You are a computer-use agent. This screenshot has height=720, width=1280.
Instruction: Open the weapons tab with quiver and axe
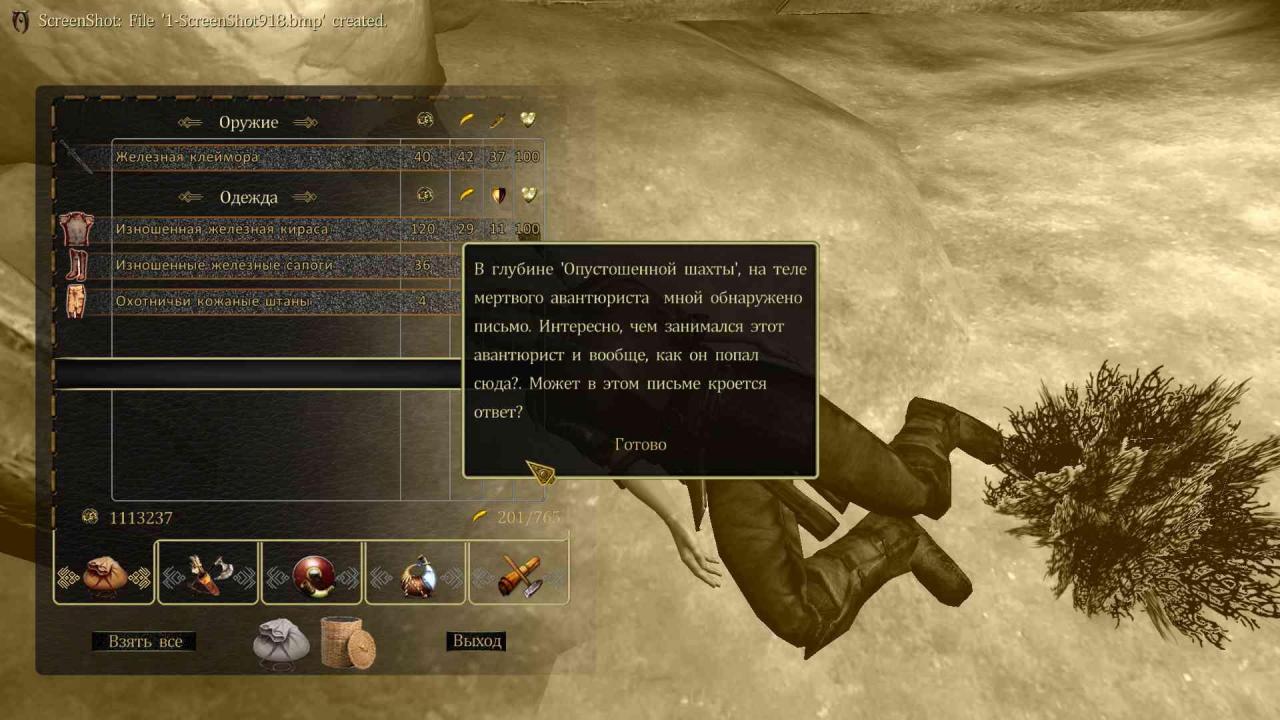(208, 574)
